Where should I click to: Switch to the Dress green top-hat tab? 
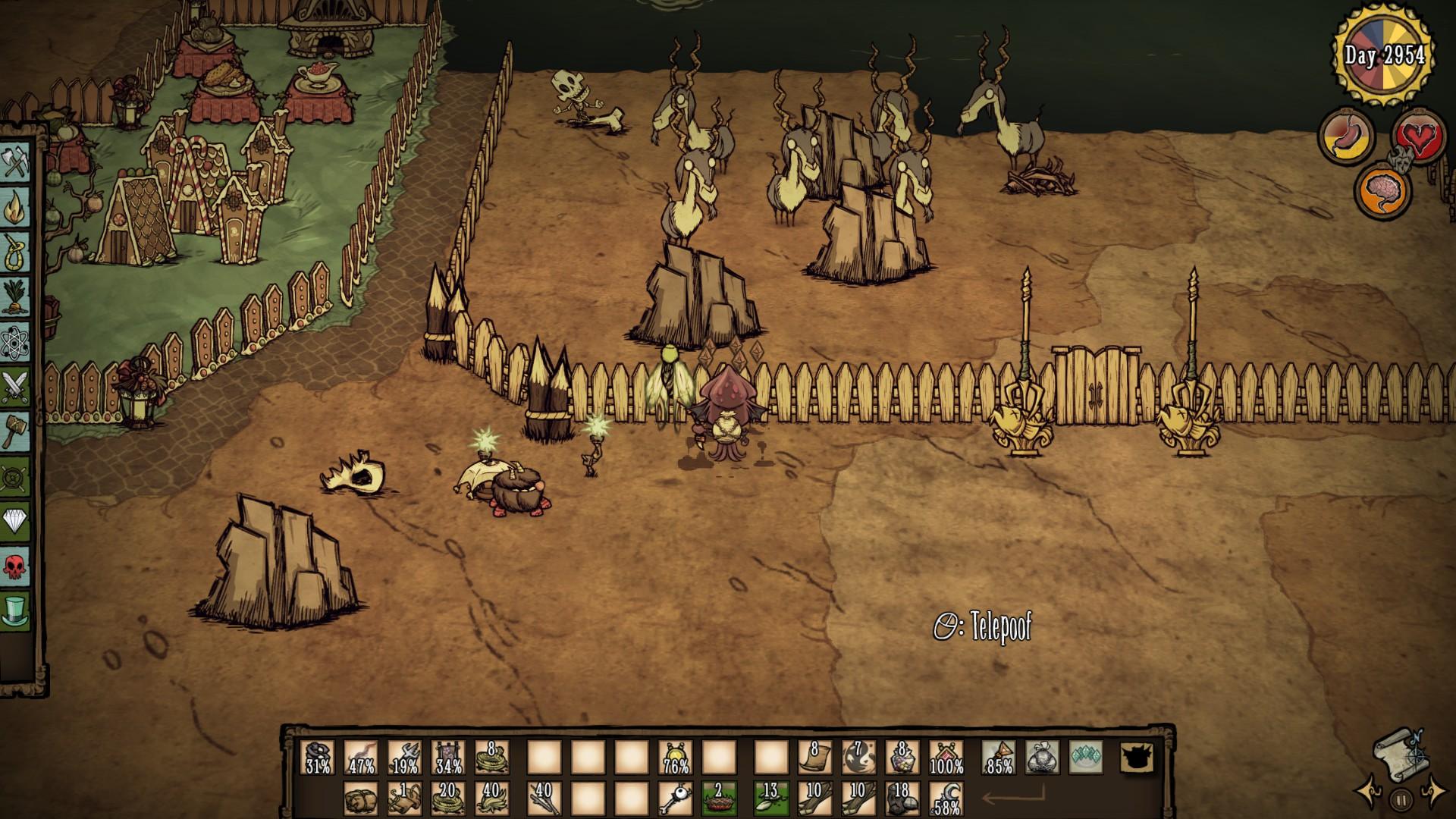coord(14,610)
